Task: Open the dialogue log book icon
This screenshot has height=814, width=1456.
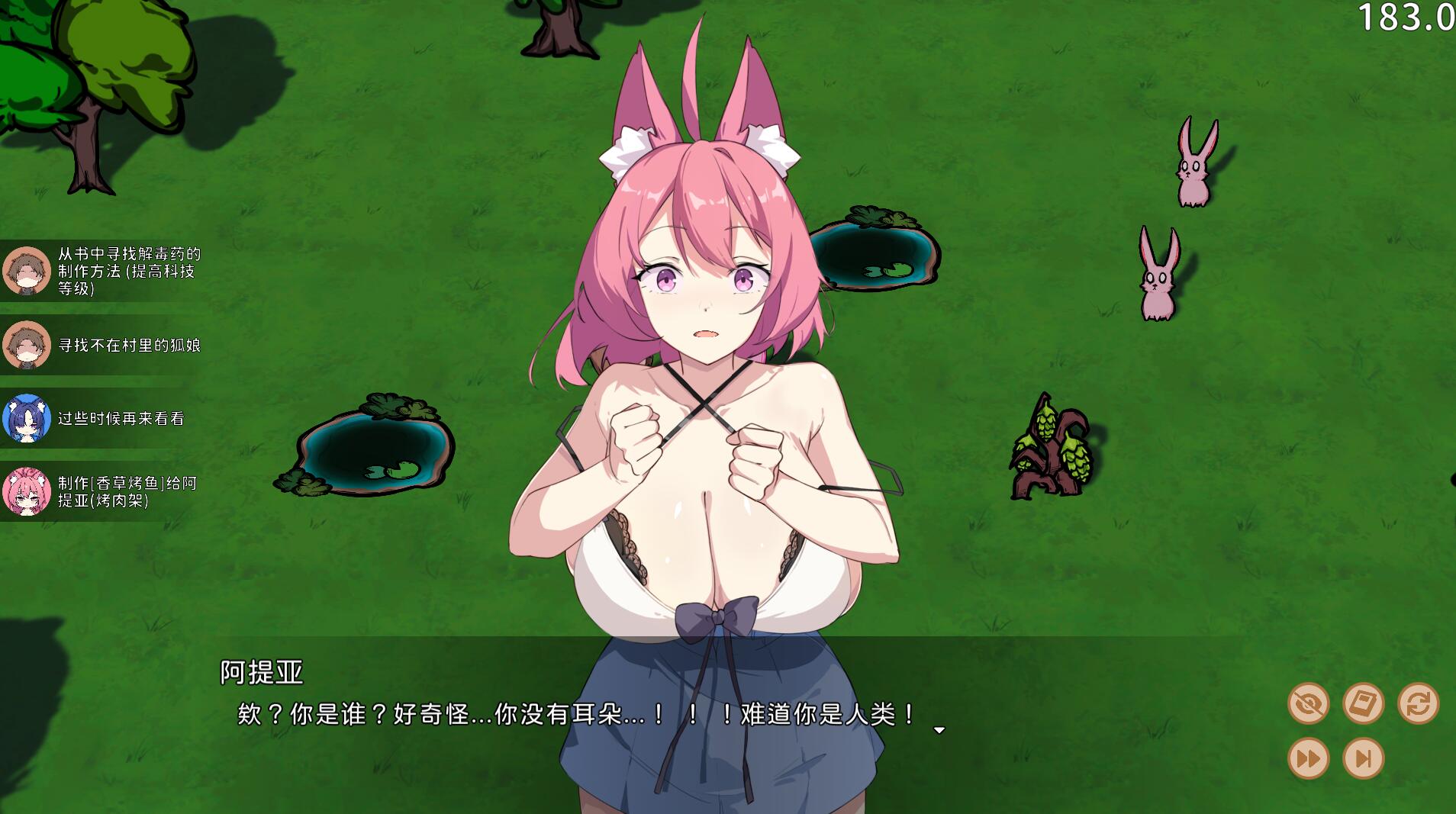Action: pyautogui.click(x=1363, y=703)
